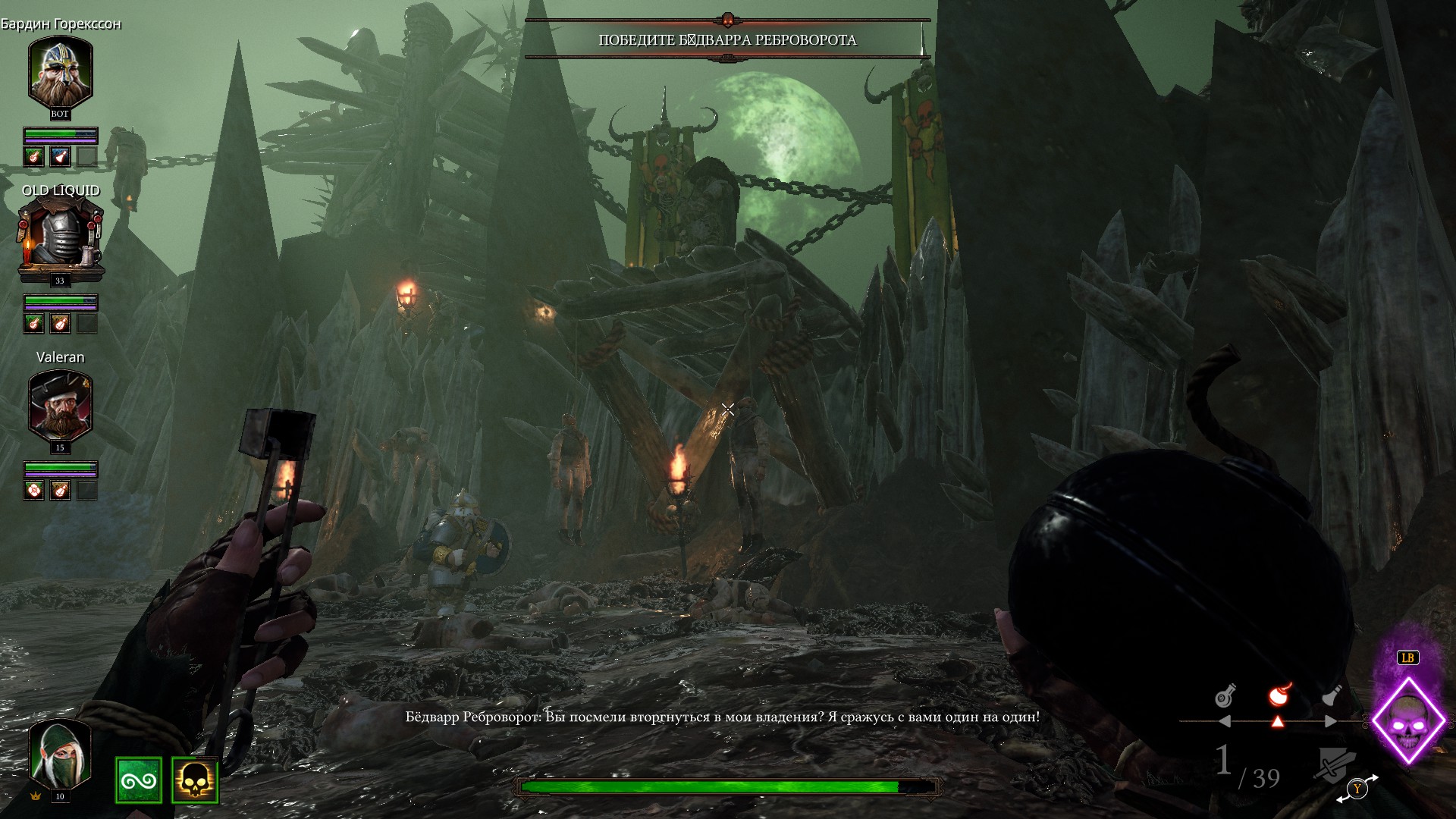Choose the grey healing draught bottle slot

point(1332,695)
